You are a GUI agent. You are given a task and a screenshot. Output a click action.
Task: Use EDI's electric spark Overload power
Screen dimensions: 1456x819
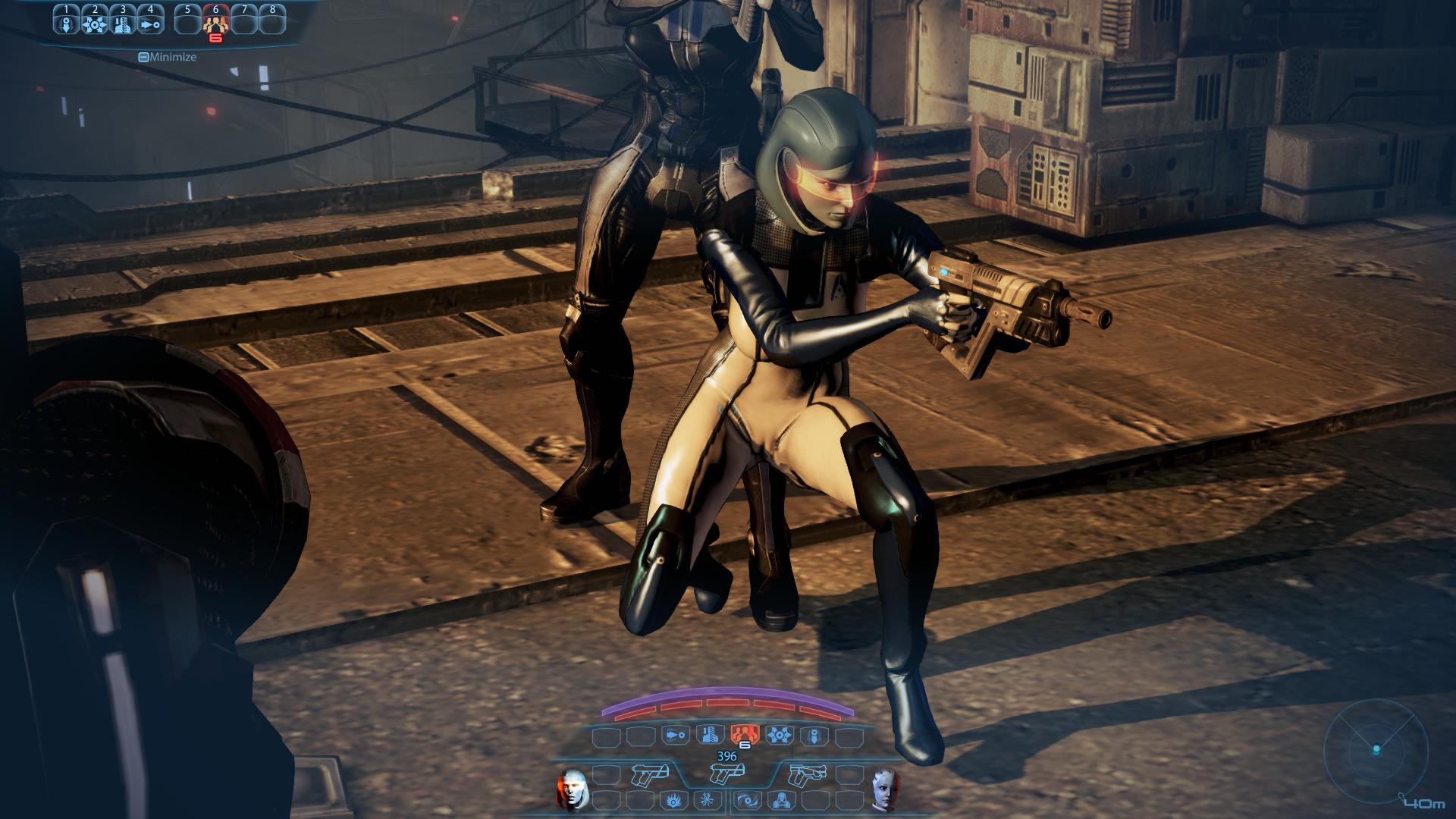[x=706, y=799]
